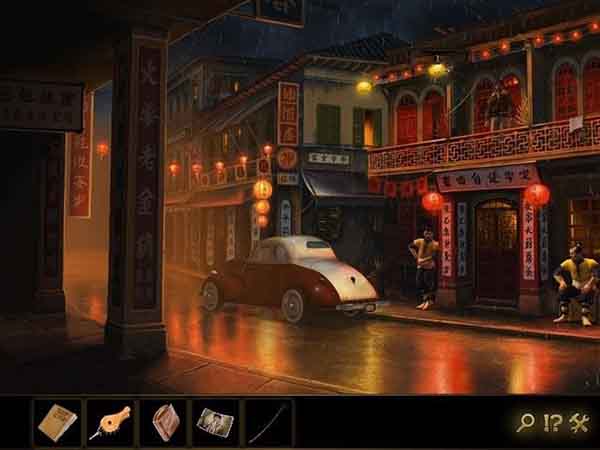Viewport: 600px width, 450px height.
Task: Select the thin curved stick item
Action: tap(269, 422)
